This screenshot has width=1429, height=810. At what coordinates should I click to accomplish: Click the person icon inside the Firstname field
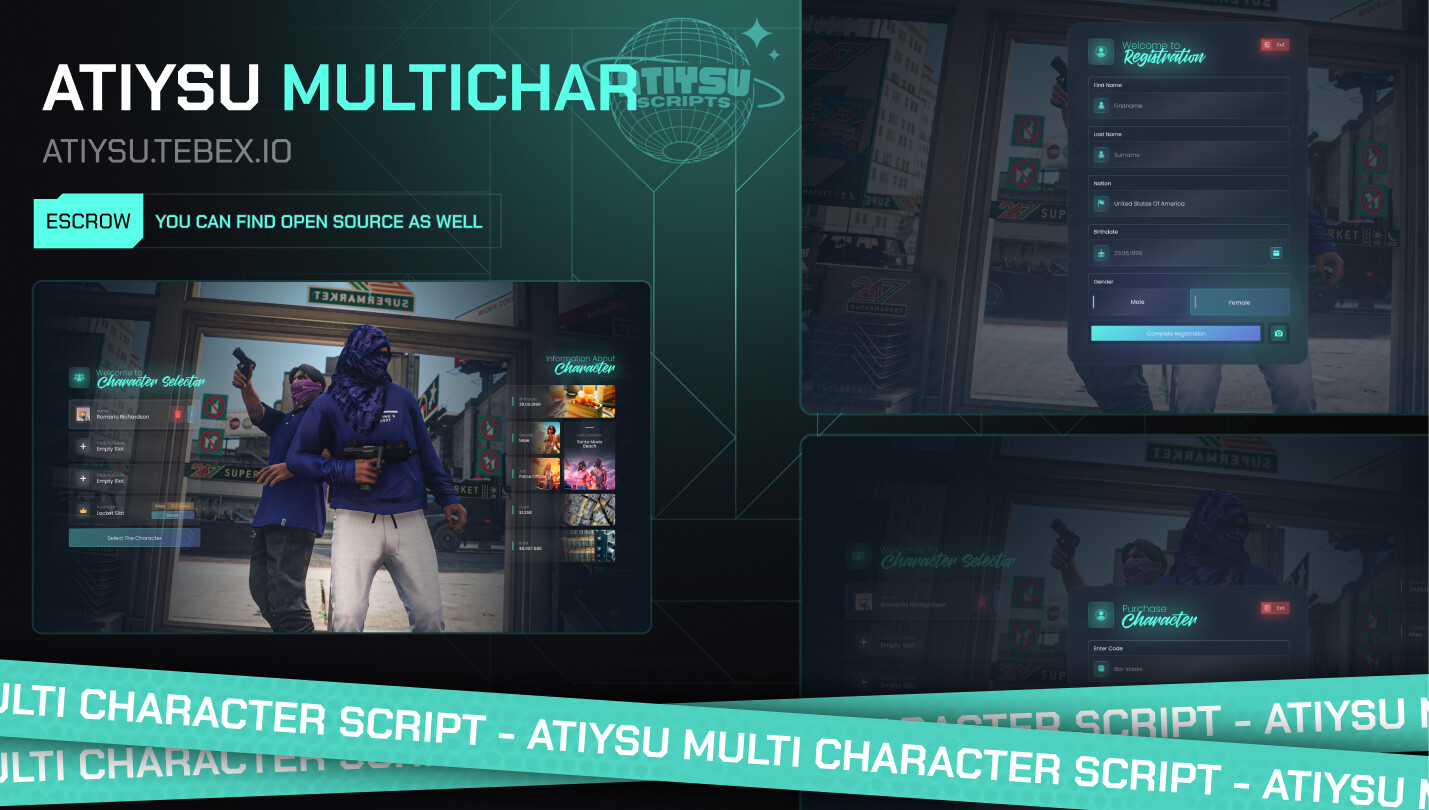click(x=1101, y=106)
